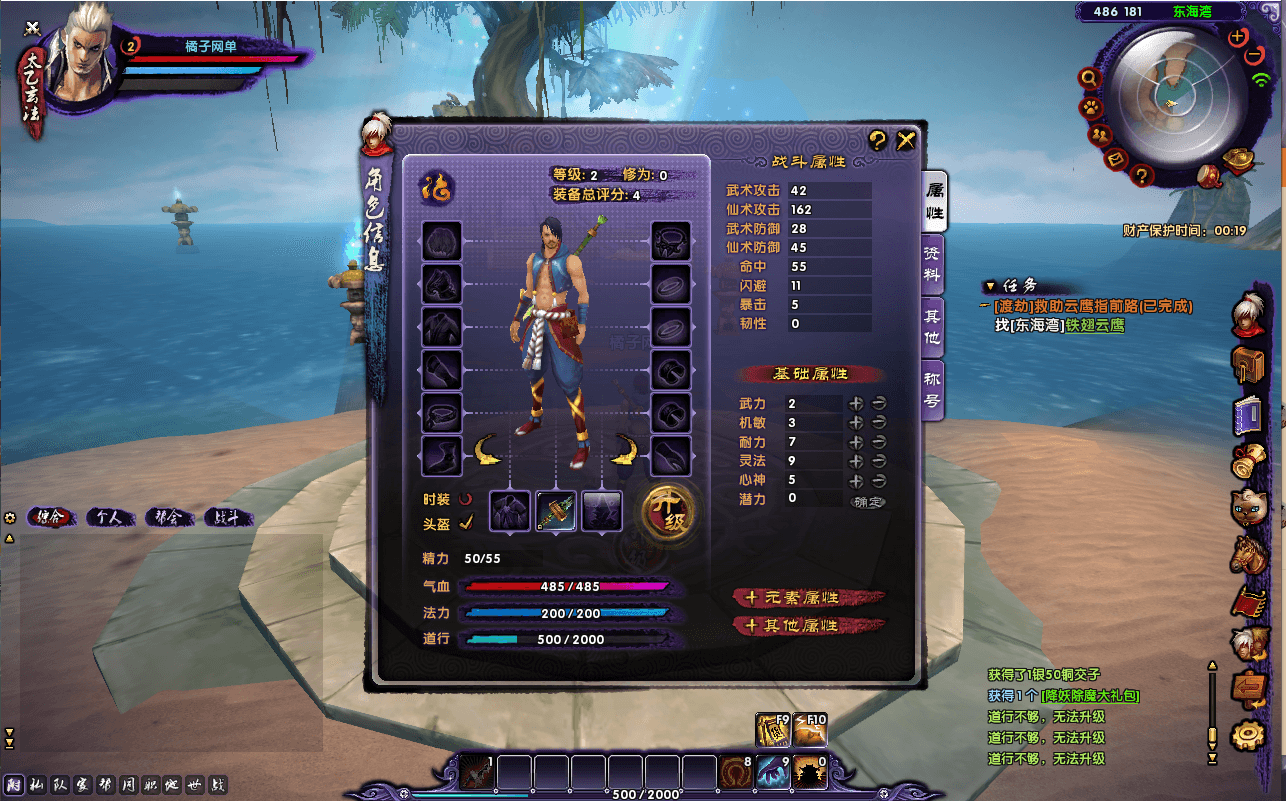Toggle the 头盔 helmet checkbox
This screenshot has height=801, width=1286.
pos(466,523)
